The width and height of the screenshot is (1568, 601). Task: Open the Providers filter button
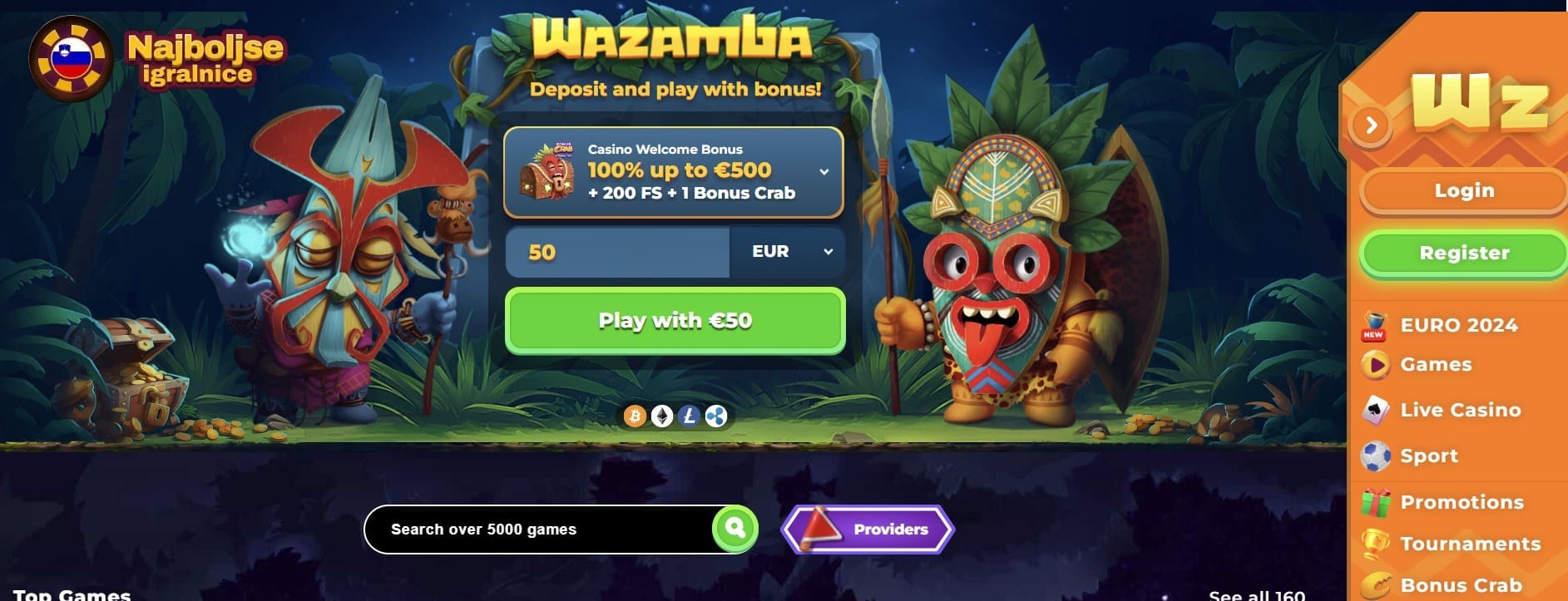[868, 530]
